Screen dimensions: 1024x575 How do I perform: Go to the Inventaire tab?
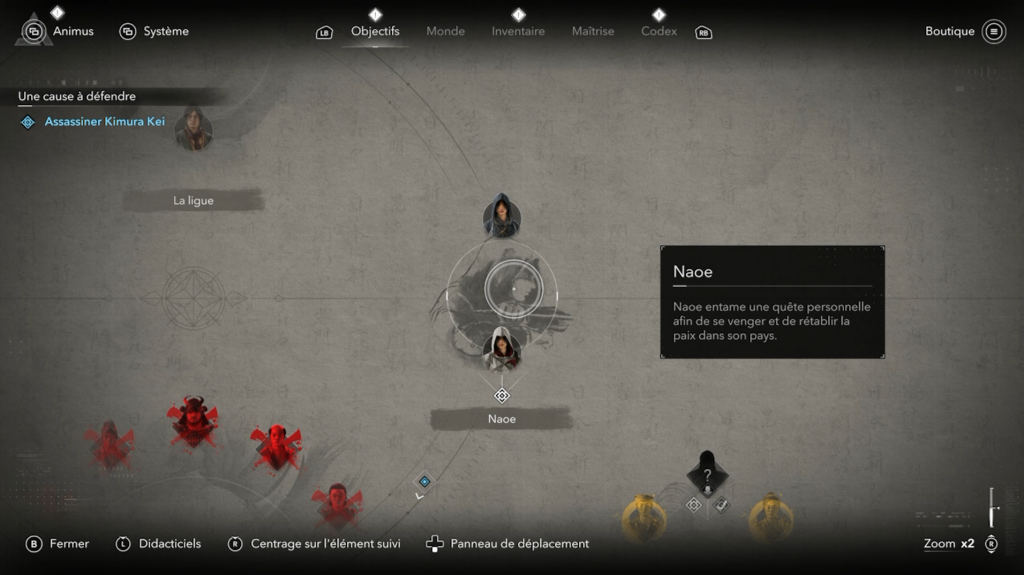(x=518, y=31)
